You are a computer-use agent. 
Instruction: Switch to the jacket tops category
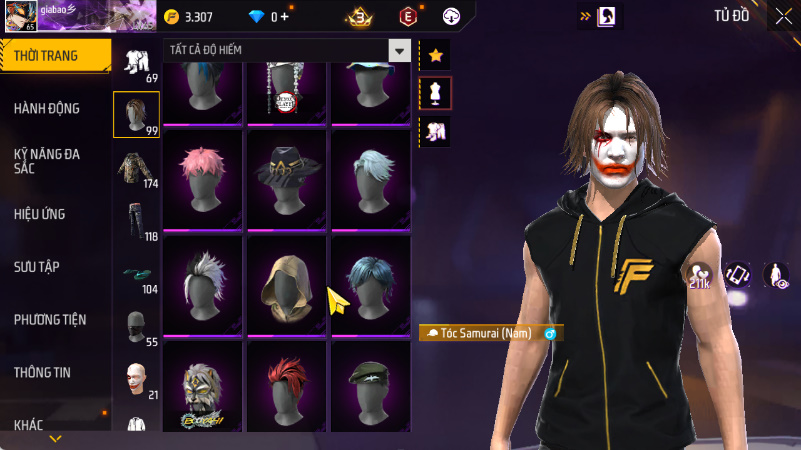pyautogui.click(x=136, y=168)
